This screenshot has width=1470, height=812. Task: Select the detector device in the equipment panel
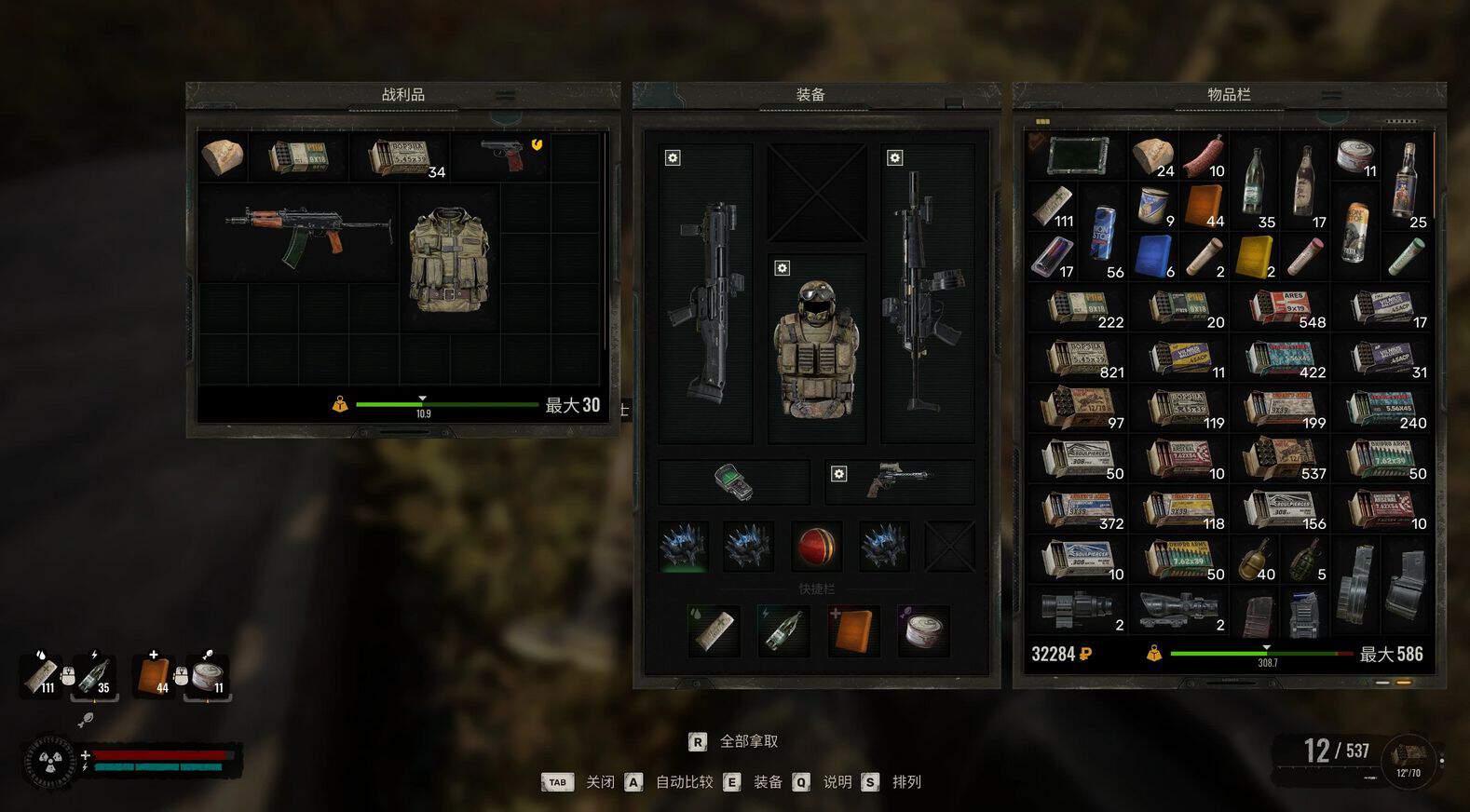733,481
